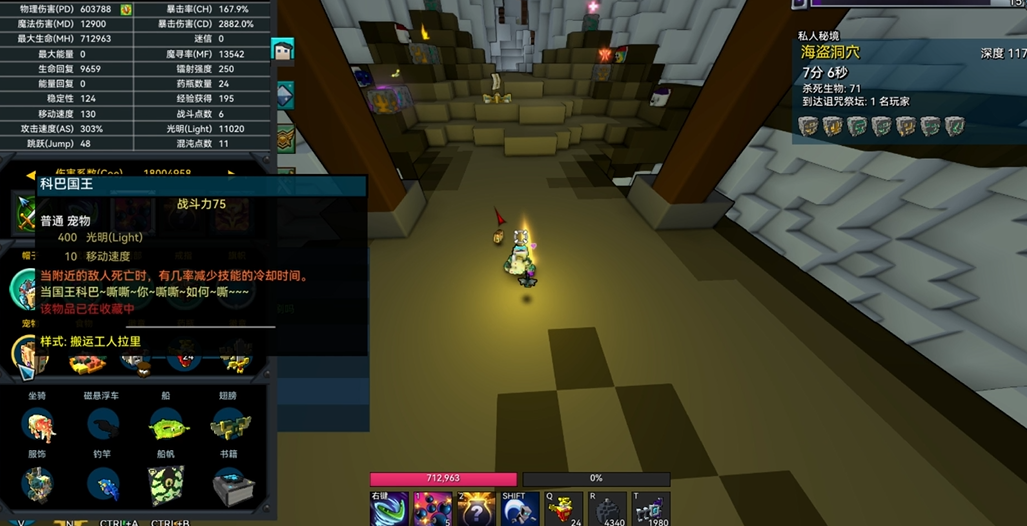1027x526 pixels.
Task: Select the mount (坐骑) slot
Action: click(x=38, y=427)
